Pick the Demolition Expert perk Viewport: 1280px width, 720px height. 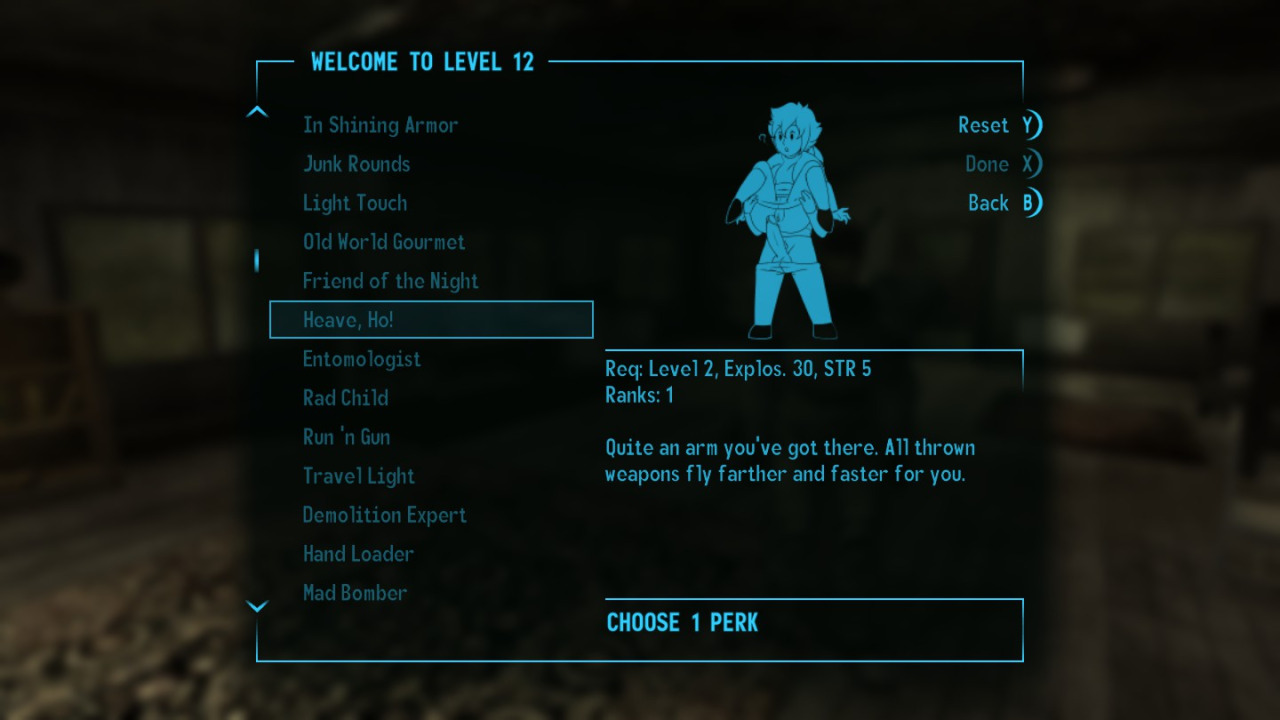pyautogui.click(x=384, y=515)
